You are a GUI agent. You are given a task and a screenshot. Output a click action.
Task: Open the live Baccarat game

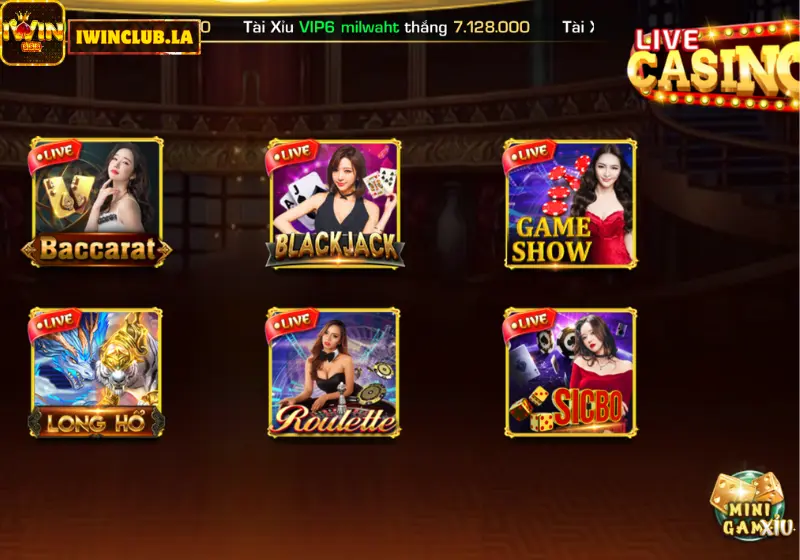(97, 204)
